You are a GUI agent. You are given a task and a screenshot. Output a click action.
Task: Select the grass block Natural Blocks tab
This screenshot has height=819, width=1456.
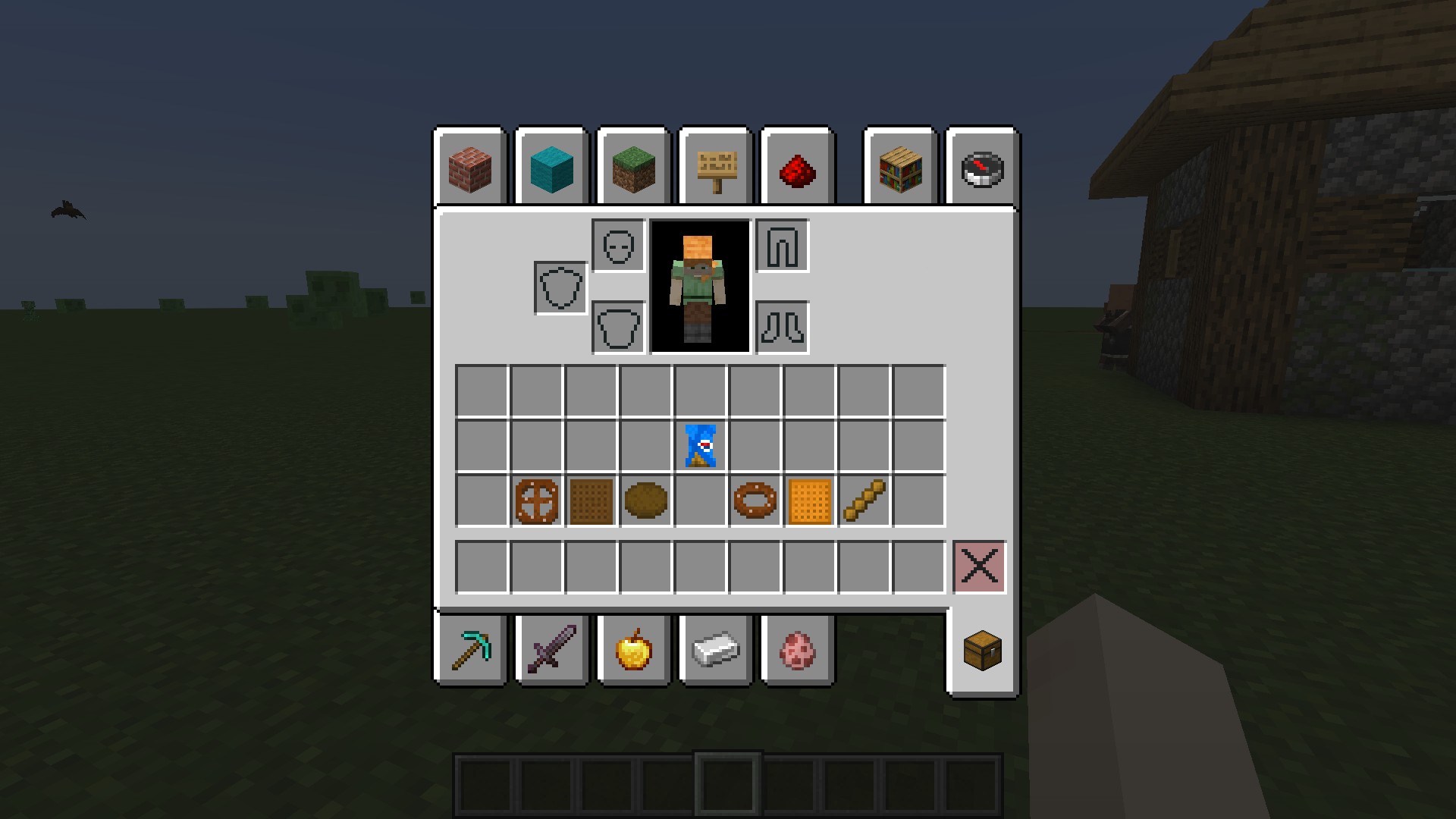click(633, 168)
